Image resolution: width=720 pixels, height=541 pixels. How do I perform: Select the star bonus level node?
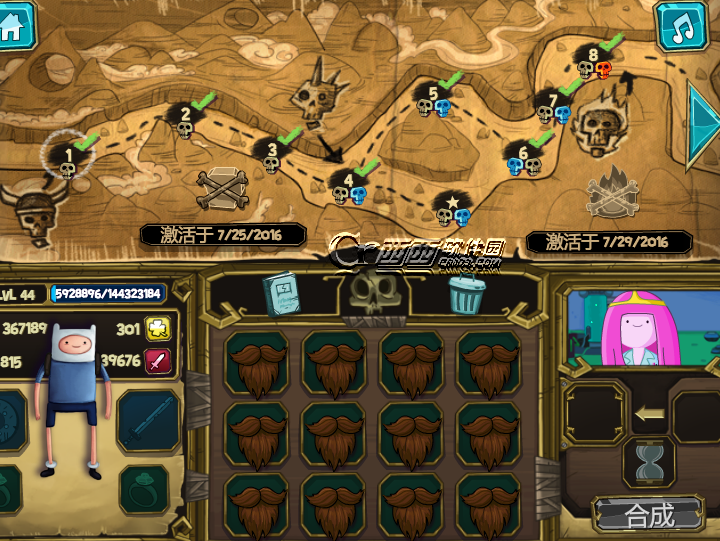pos(452,208)
